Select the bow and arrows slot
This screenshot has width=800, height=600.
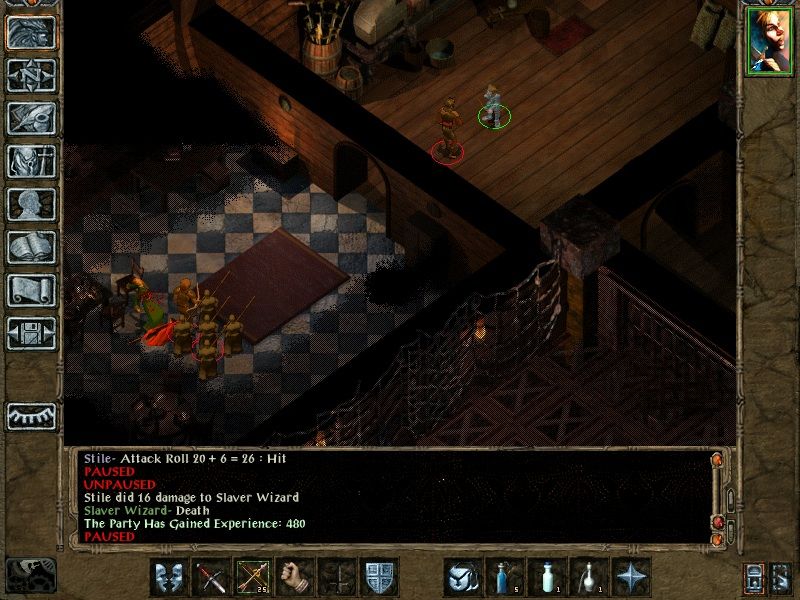253,577
